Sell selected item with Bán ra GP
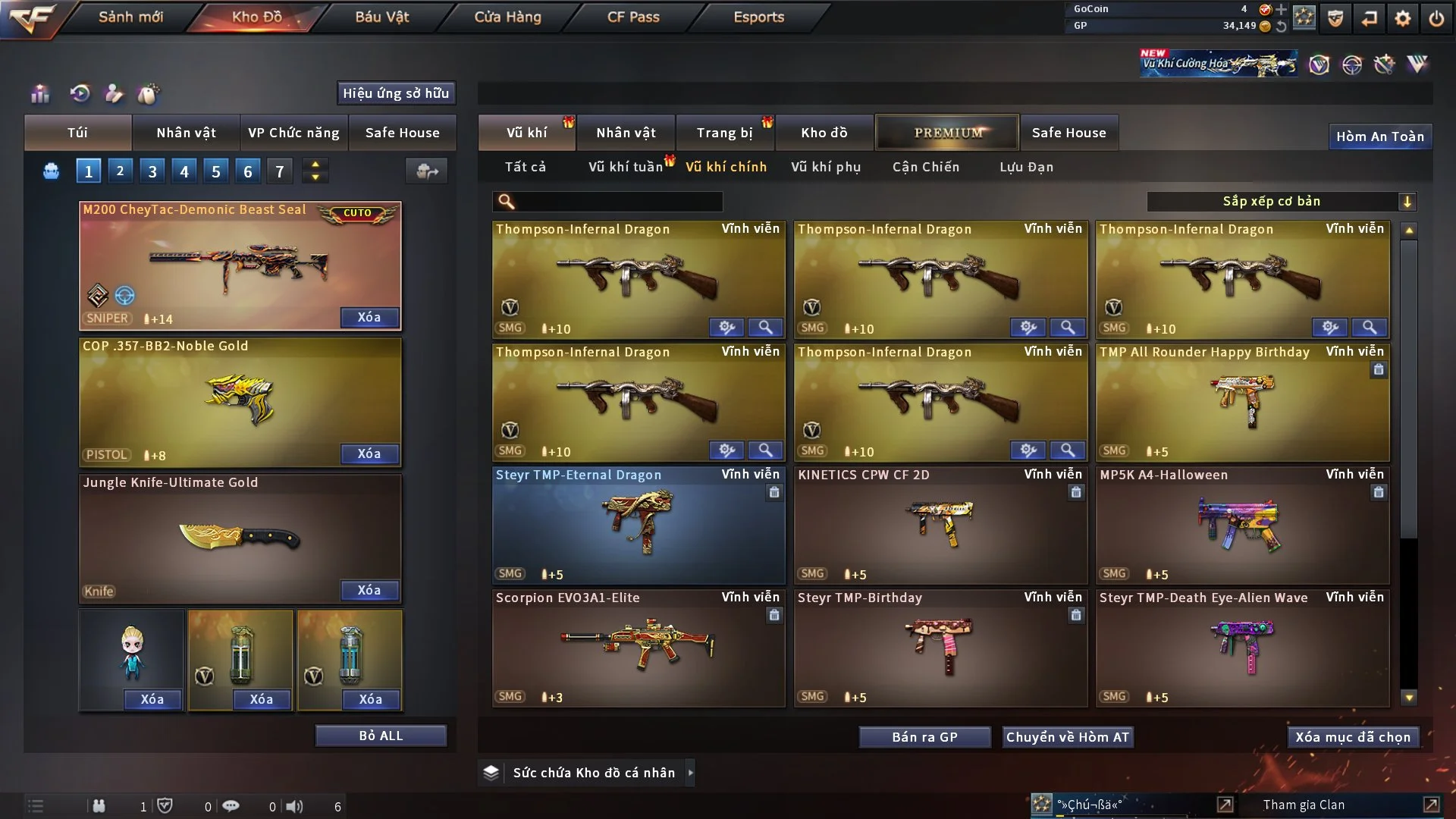Screen dimensions: 1456x819 924,737
